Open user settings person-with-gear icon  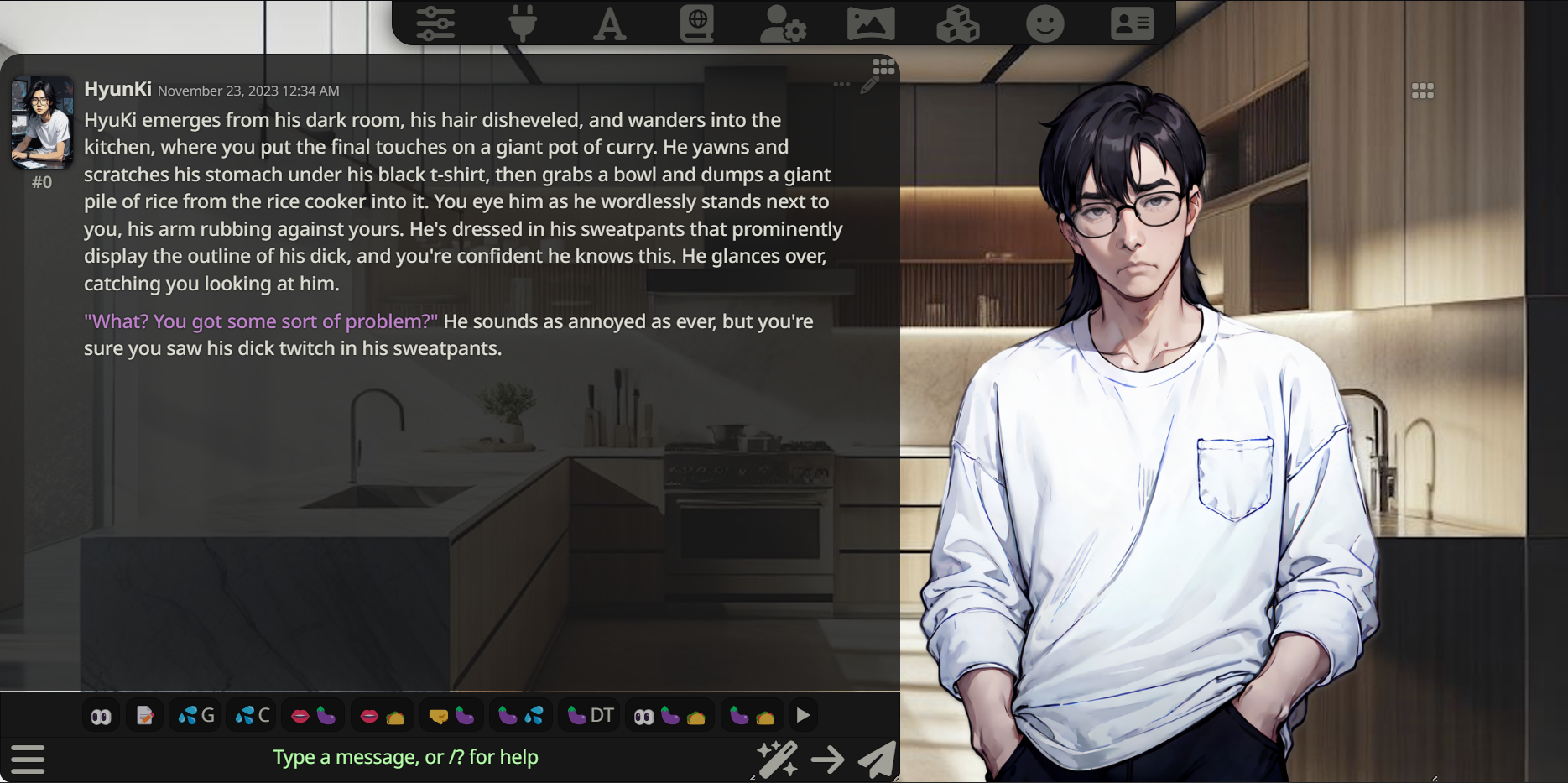[783, 23]
